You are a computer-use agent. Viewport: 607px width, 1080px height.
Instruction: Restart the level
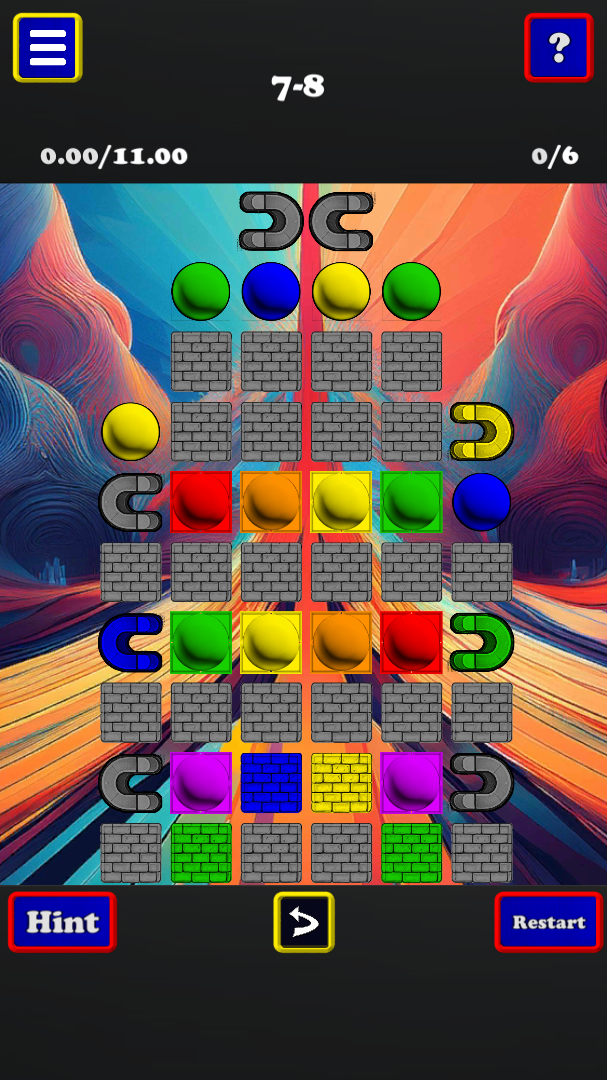548,921
